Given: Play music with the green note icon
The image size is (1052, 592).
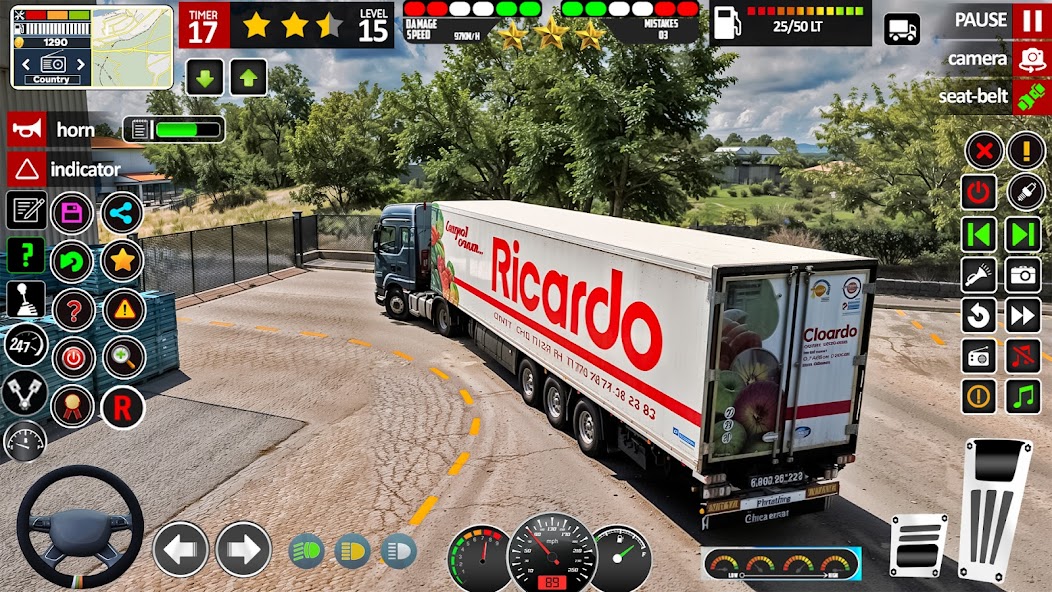Looking at the screenshot, I should pyautogui.click(x=1023, y=396).
